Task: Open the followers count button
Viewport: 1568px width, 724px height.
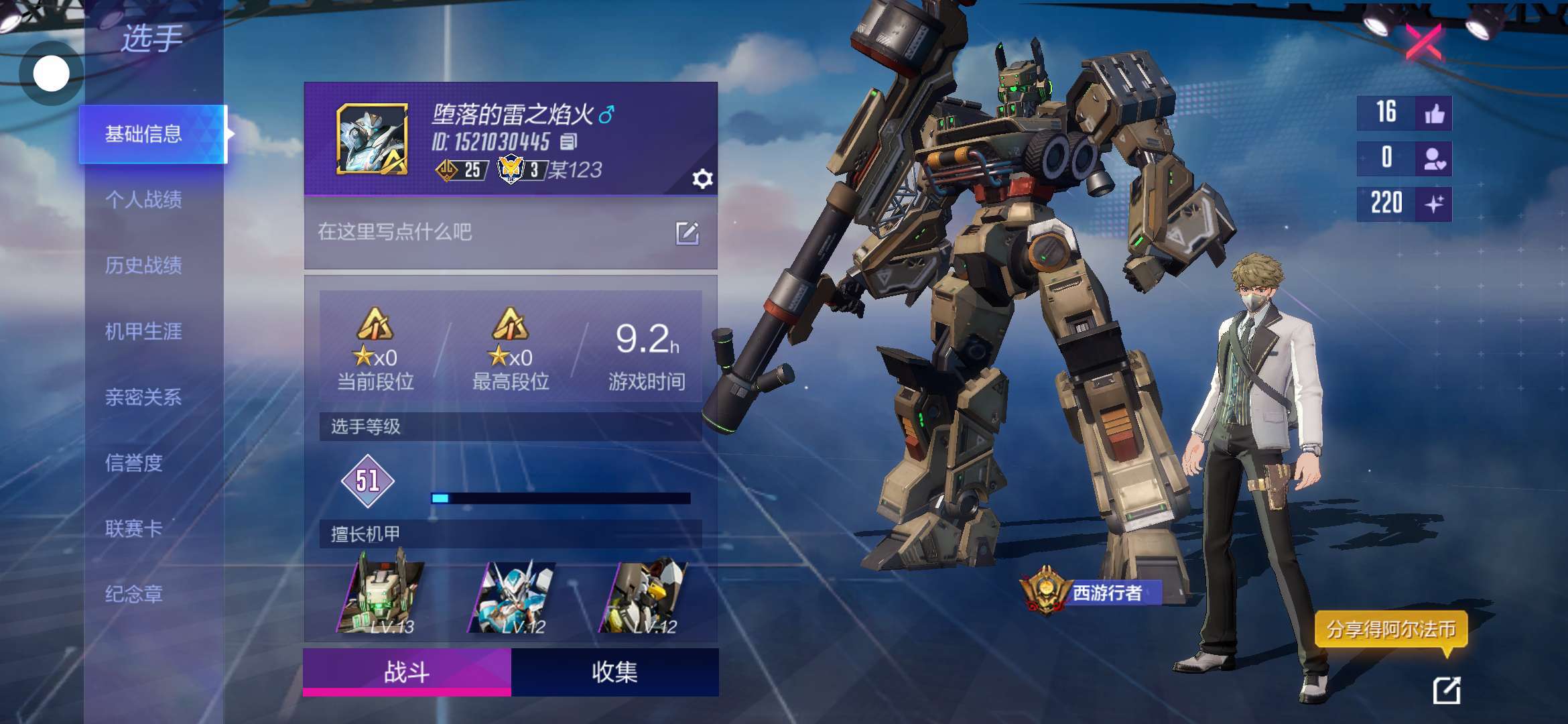Action: [1434, 159]
